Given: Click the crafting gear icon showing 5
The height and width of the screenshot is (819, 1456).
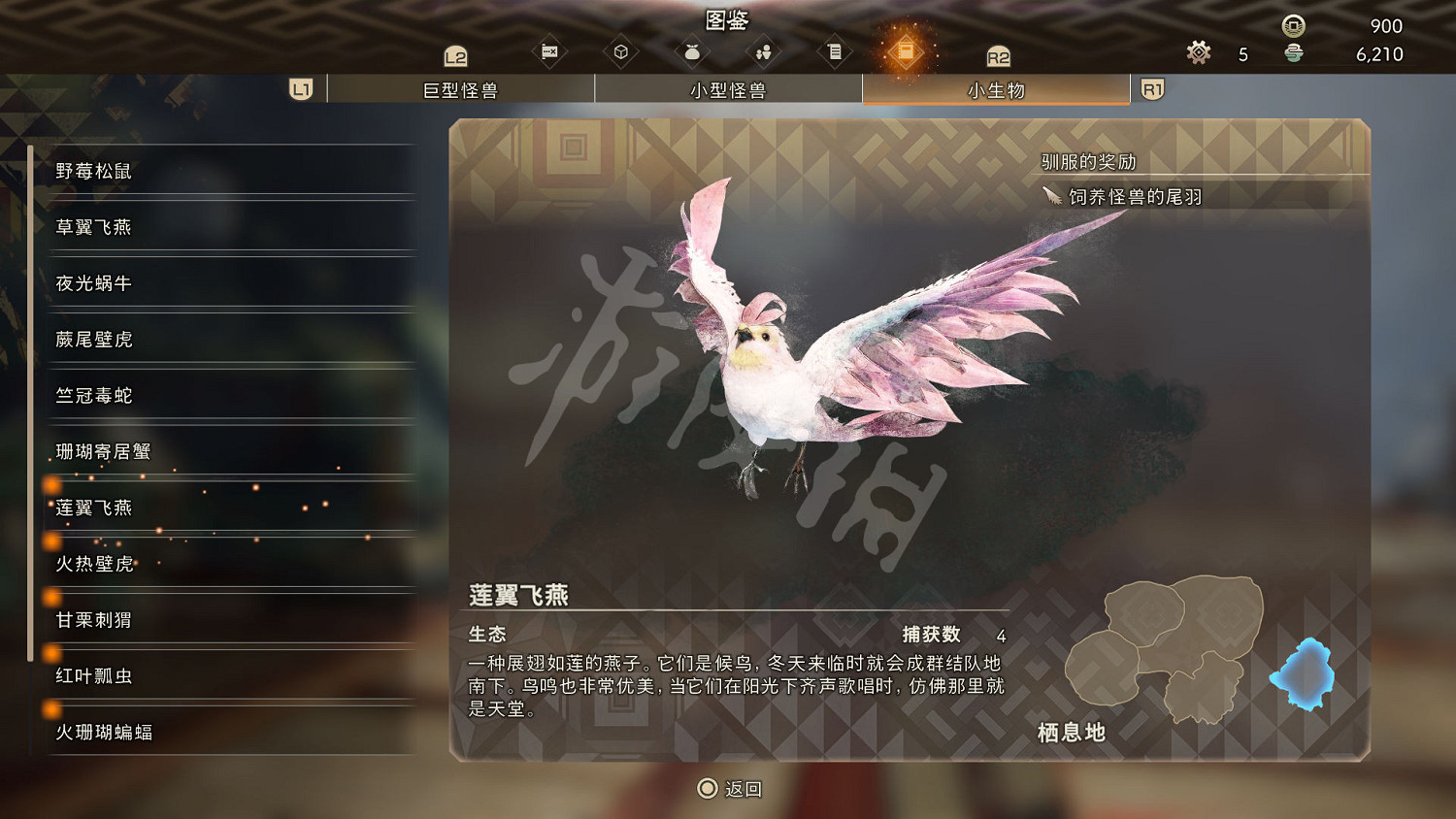Looking at the screenshot, I should pos(1199,53).
